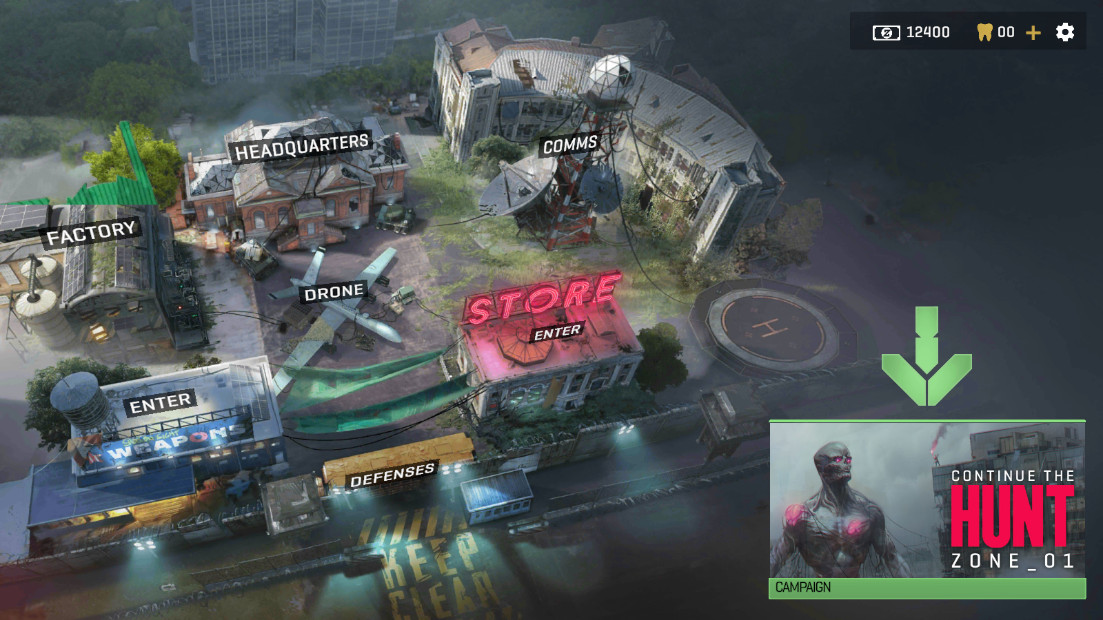The width and height of the screenshot is (1103, 620).
Task: Continue the Hunt Zone_01 campaign banner
Action: click(x=926, y=500)
